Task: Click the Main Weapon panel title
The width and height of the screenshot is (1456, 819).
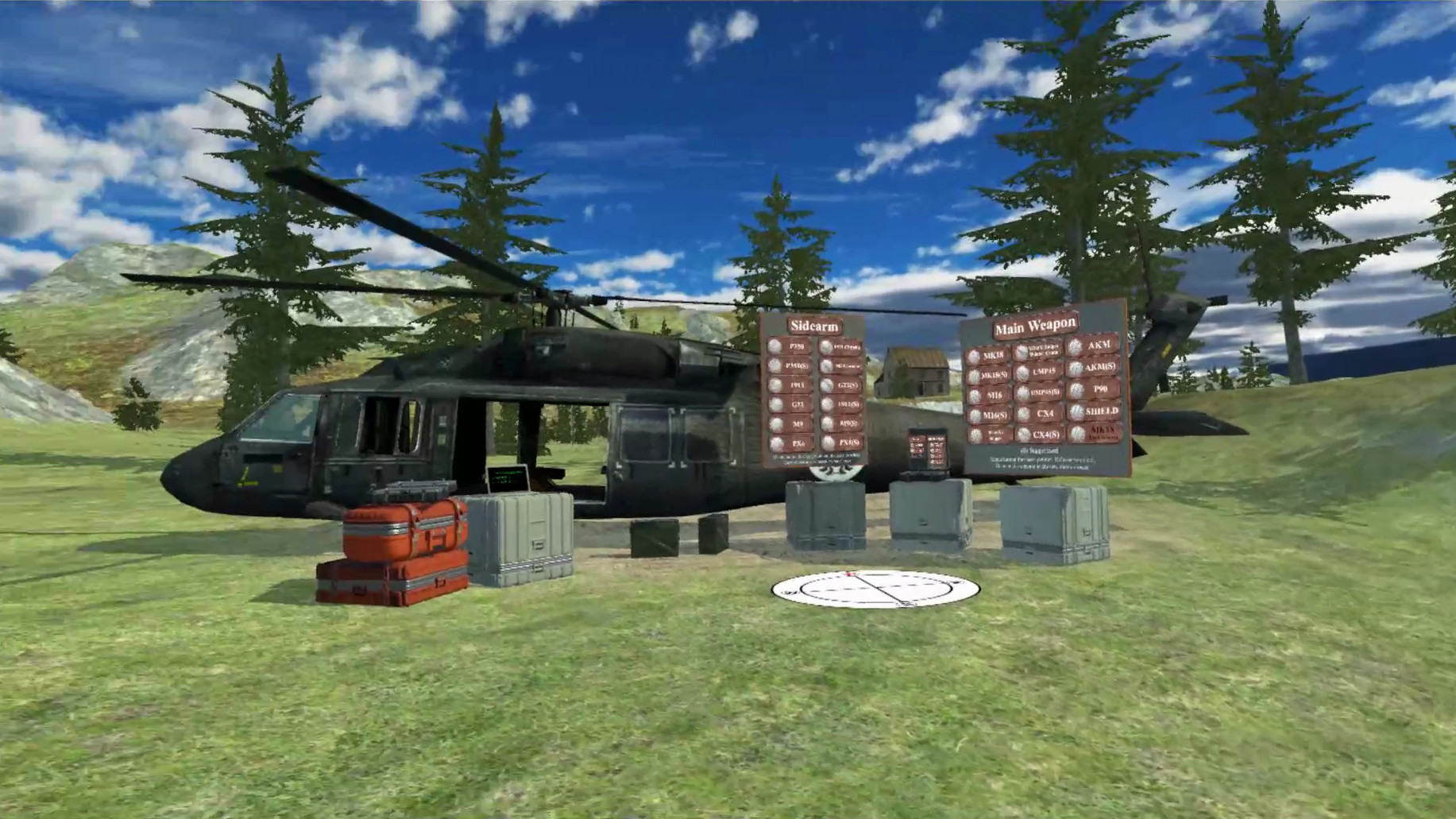Action: pyautogui.click(x=1035, y=326)
